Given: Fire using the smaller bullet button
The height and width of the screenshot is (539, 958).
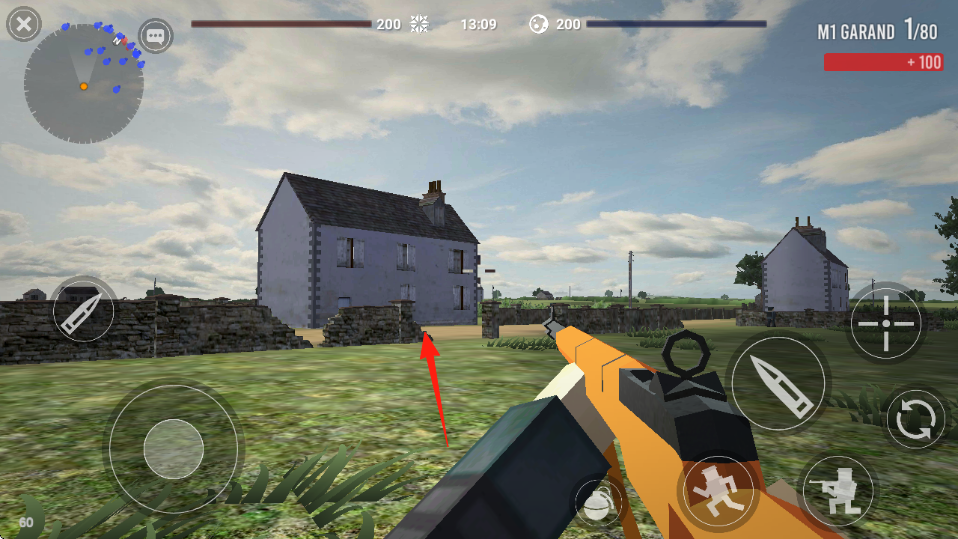Looking at the screenshot, I should 83,312.
